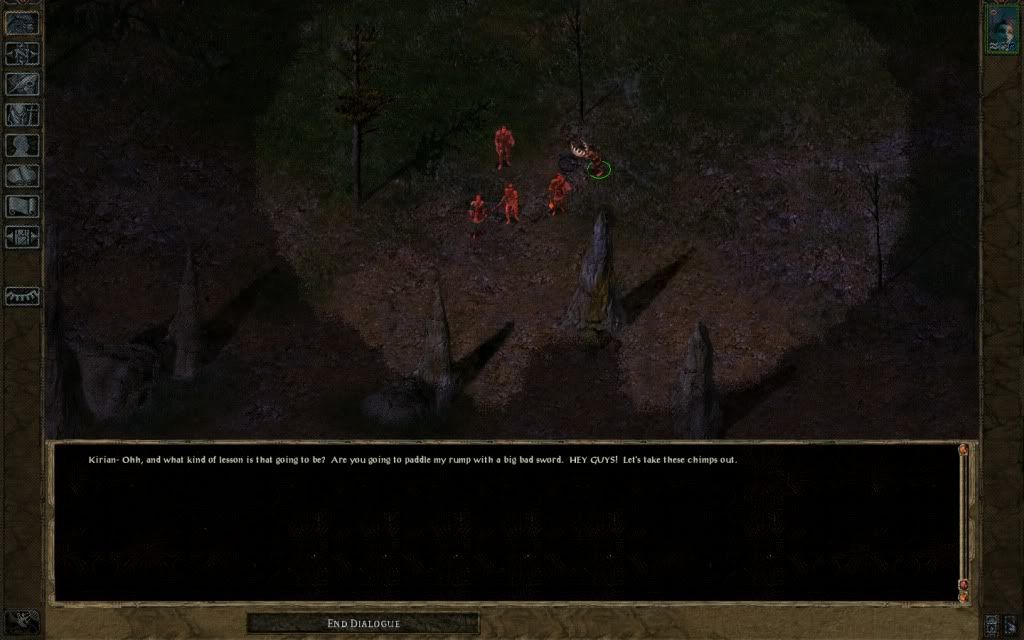The image size is (1024, 640).
Task: Show the character record silhouette icon
Action: [22, 145]
